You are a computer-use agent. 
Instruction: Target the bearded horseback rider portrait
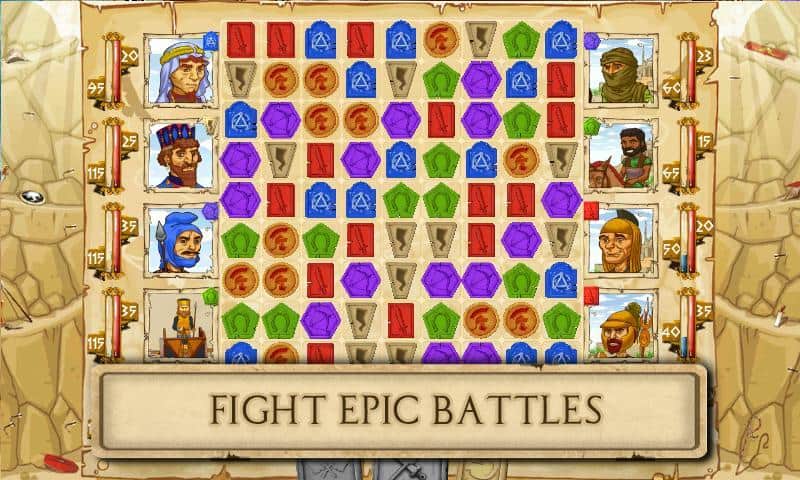622,155
